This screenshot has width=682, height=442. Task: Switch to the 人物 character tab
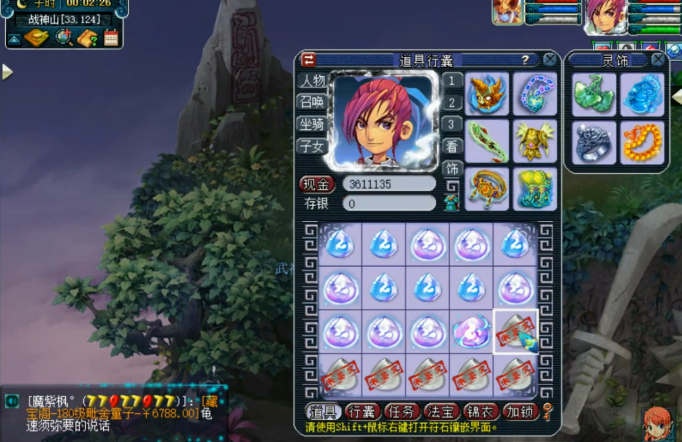tap(312, 81)
